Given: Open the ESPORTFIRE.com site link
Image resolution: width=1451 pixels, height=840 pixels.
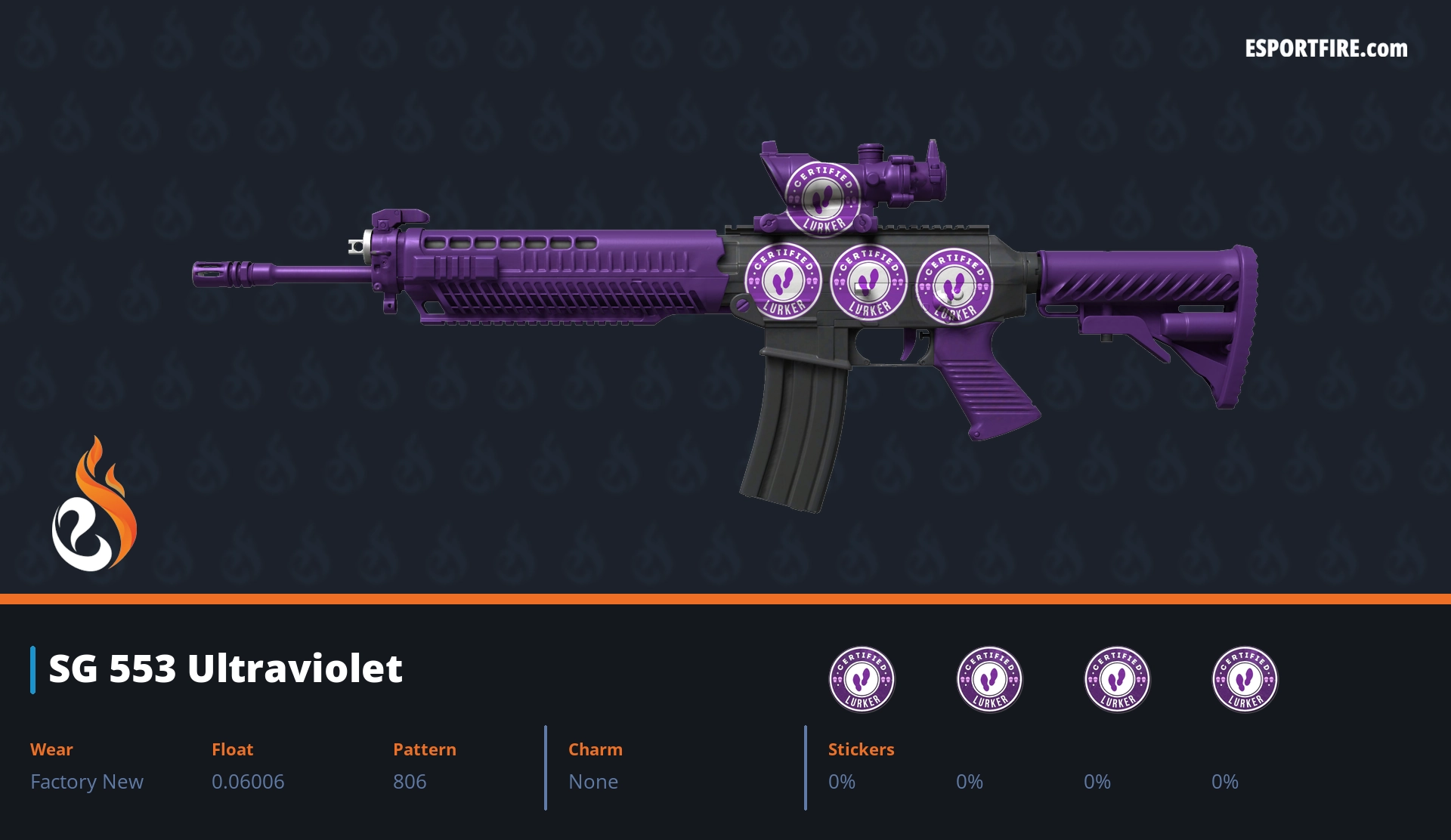Looking at the screenshot, I should pyautogui.click(x=1326, y=49).
